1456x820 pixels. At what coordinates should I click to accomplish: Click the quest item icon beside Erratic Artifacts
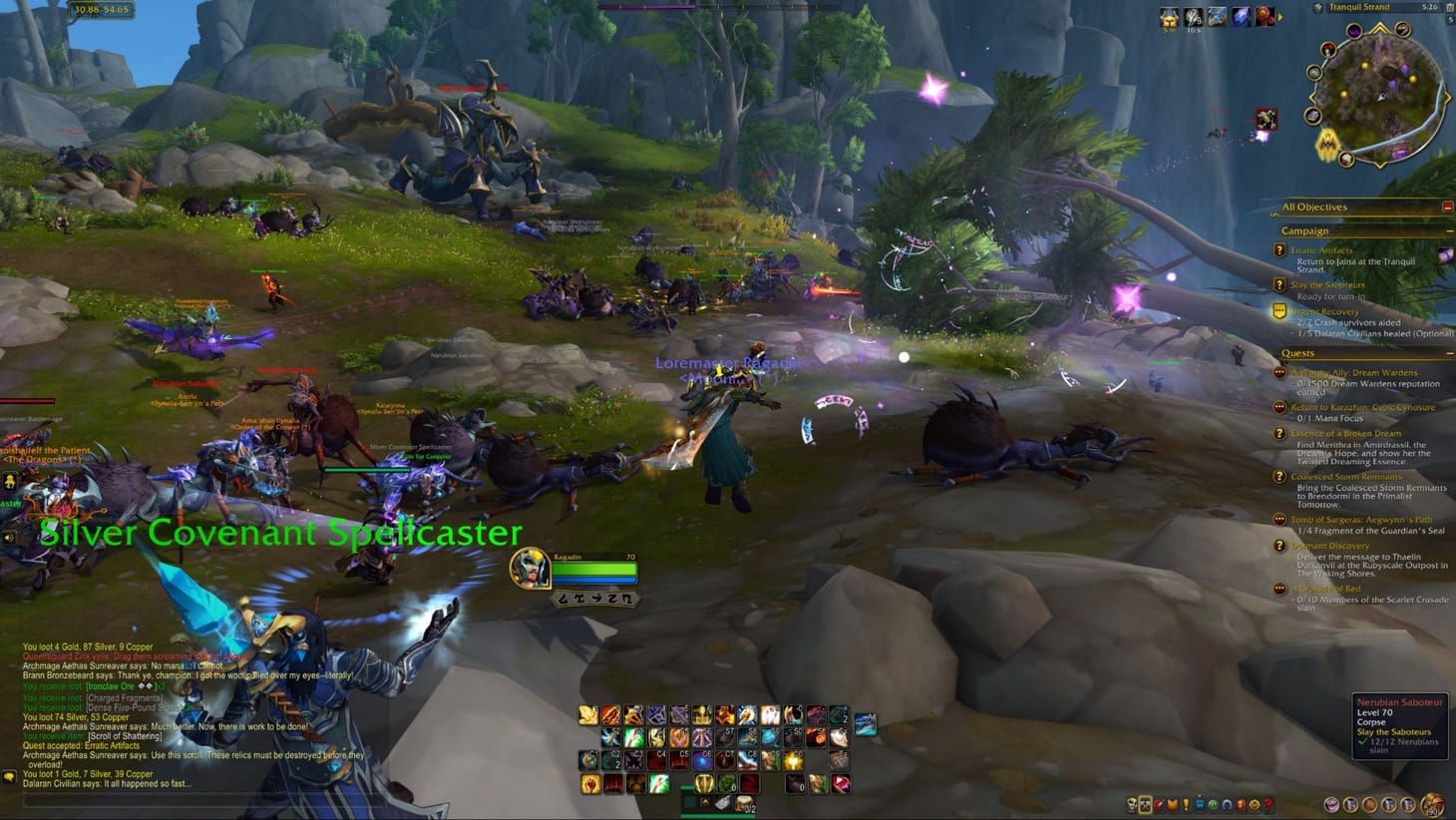click(1444, 256)
